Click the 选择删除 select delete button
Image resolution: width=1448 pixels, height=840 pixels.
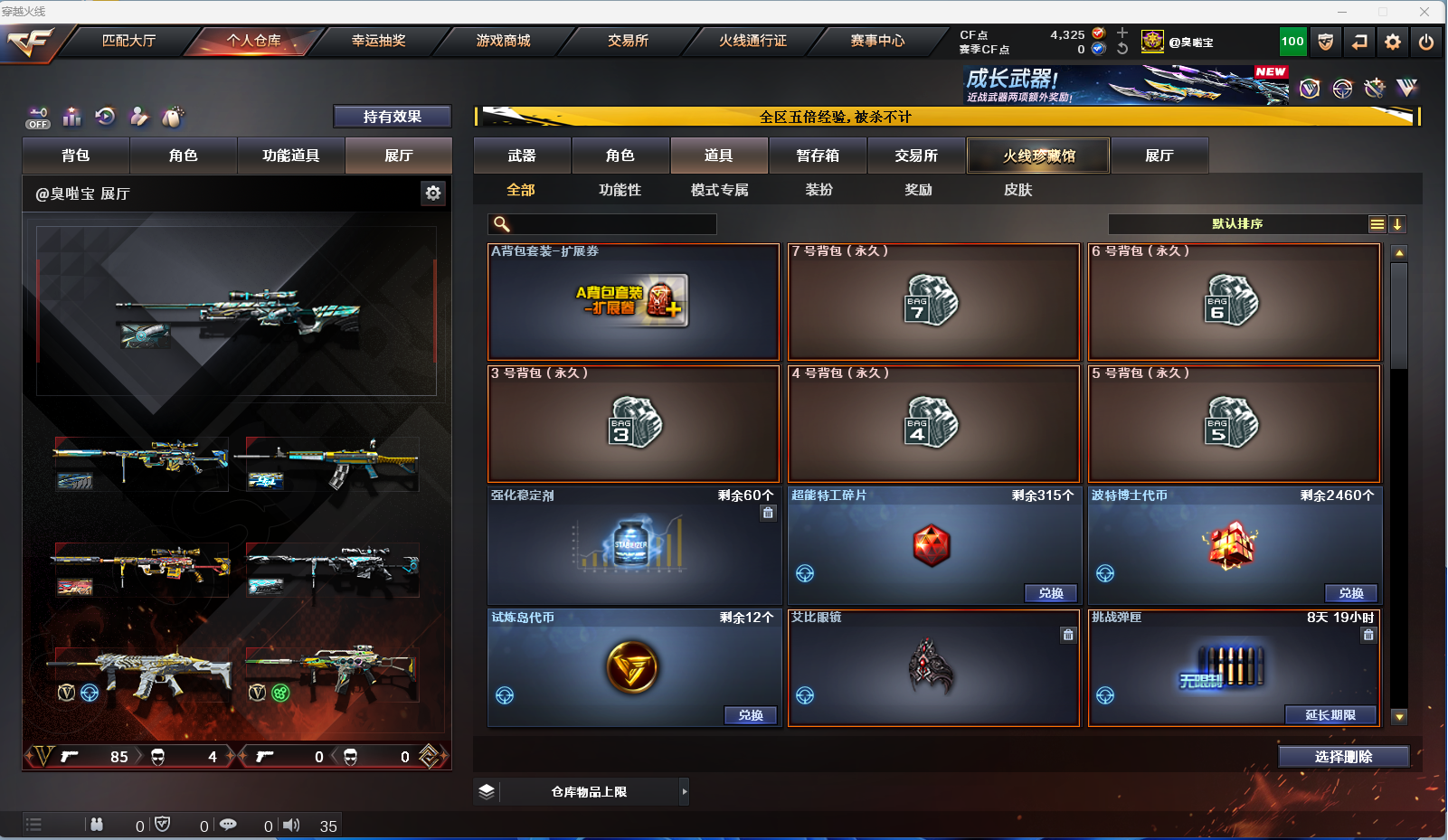pos(1343,757)
